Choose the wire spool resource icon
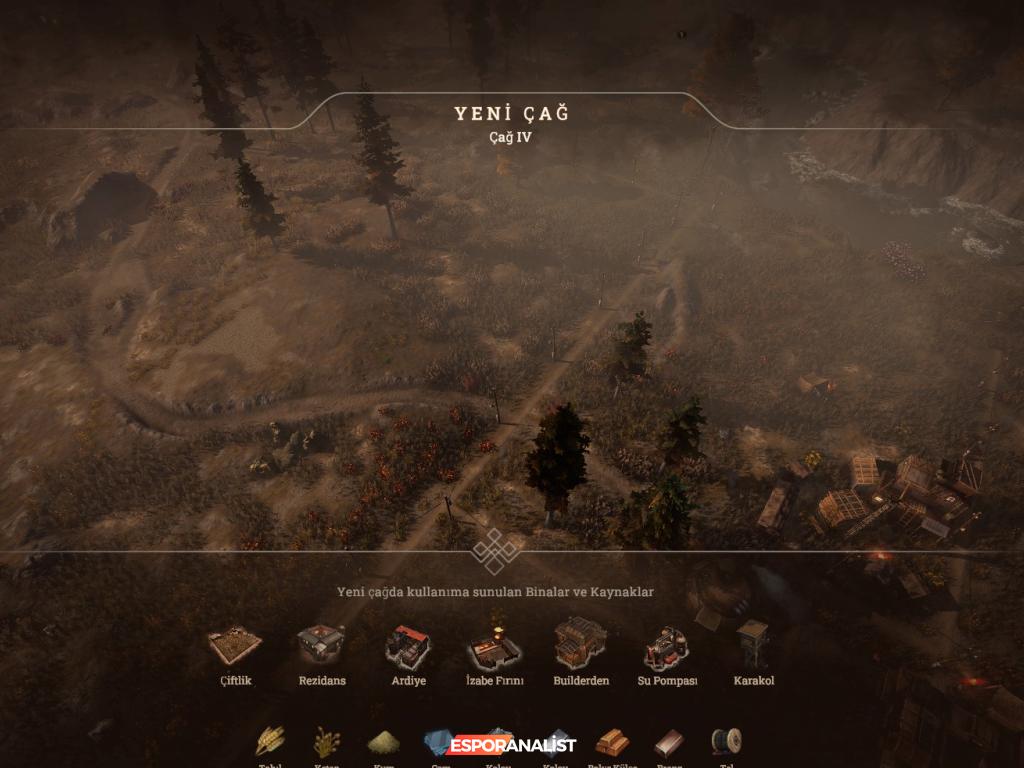The height and width of the screenshot is (768, 1024). pyautogui.click(x=726, y=742)
